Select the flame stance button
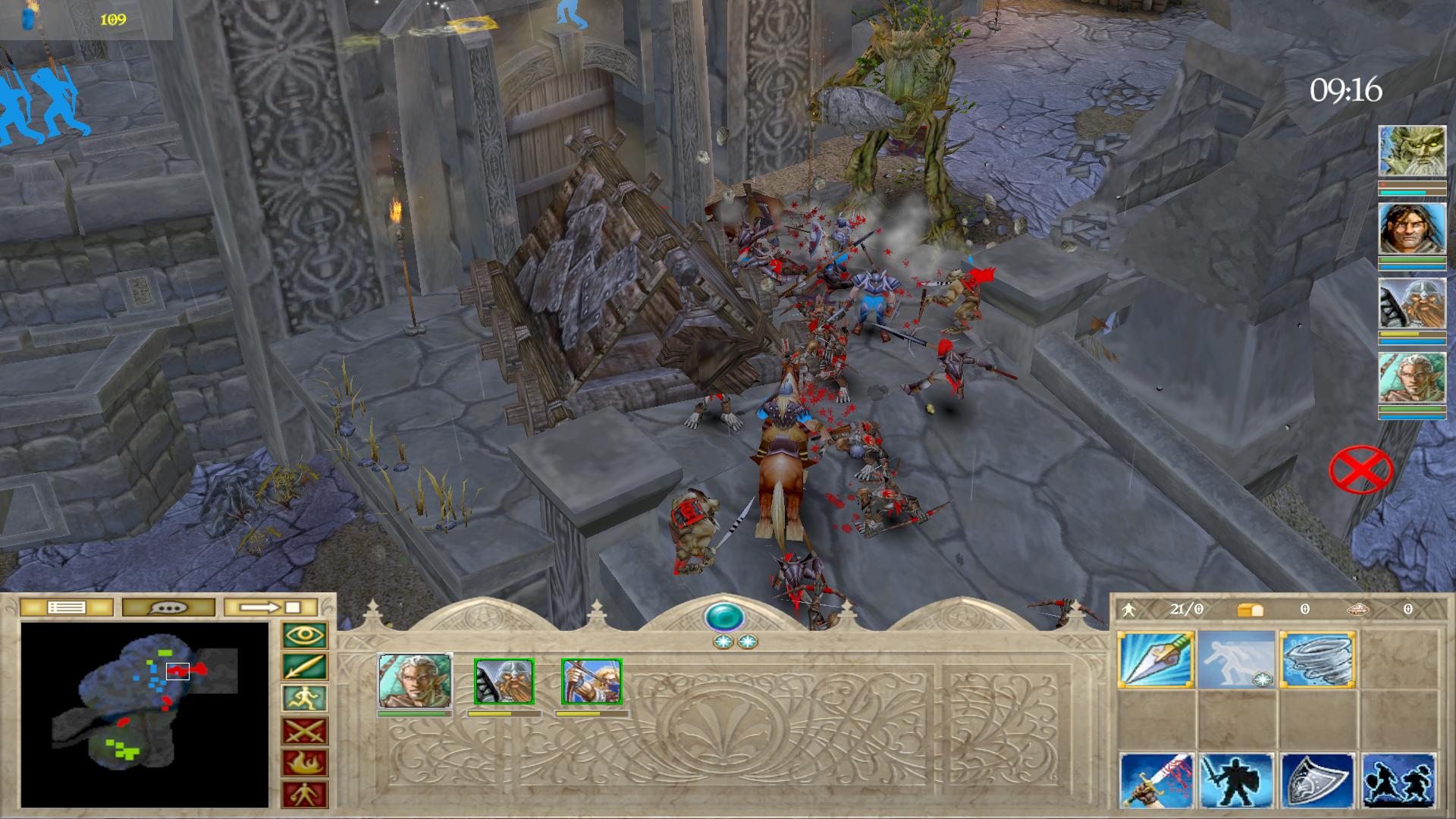1456x819 pixels. 305,764
